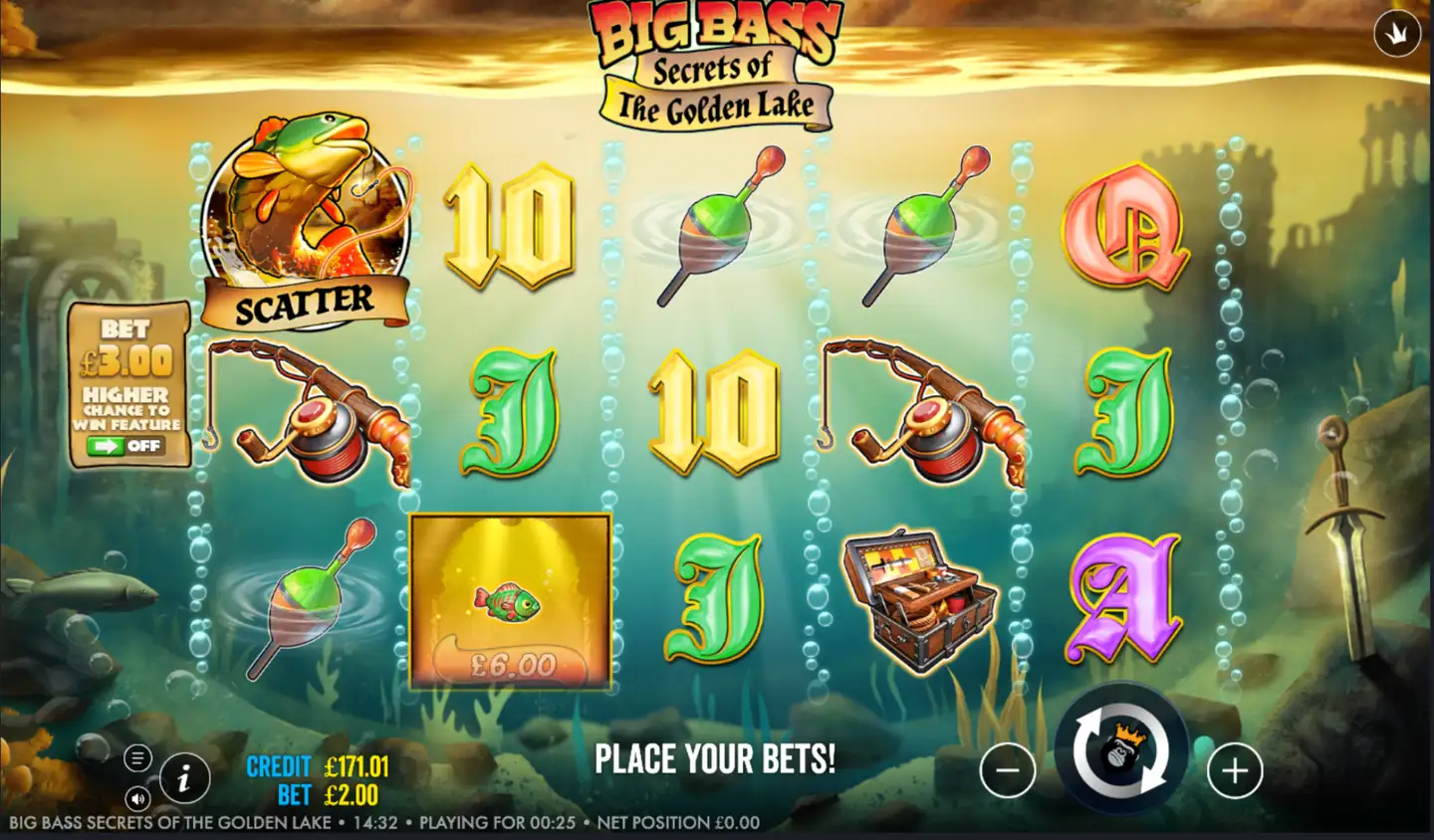This screenshot has height=840, width=1434.
Task: Decrease the bet with the minus button
Action: tap(1006, 769)
